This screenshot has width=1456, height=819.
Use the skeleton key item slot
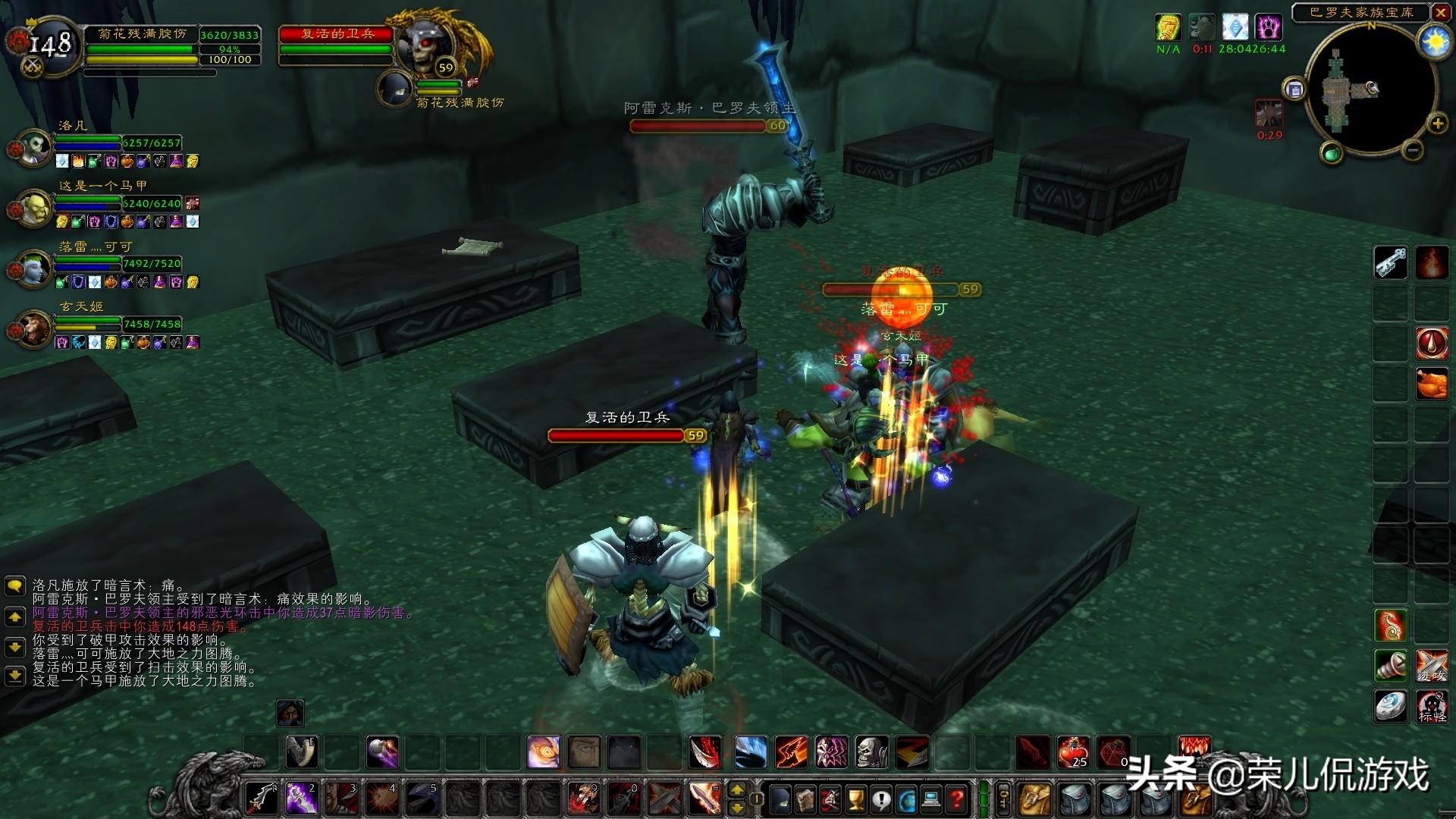click(x=1391, y=263)
